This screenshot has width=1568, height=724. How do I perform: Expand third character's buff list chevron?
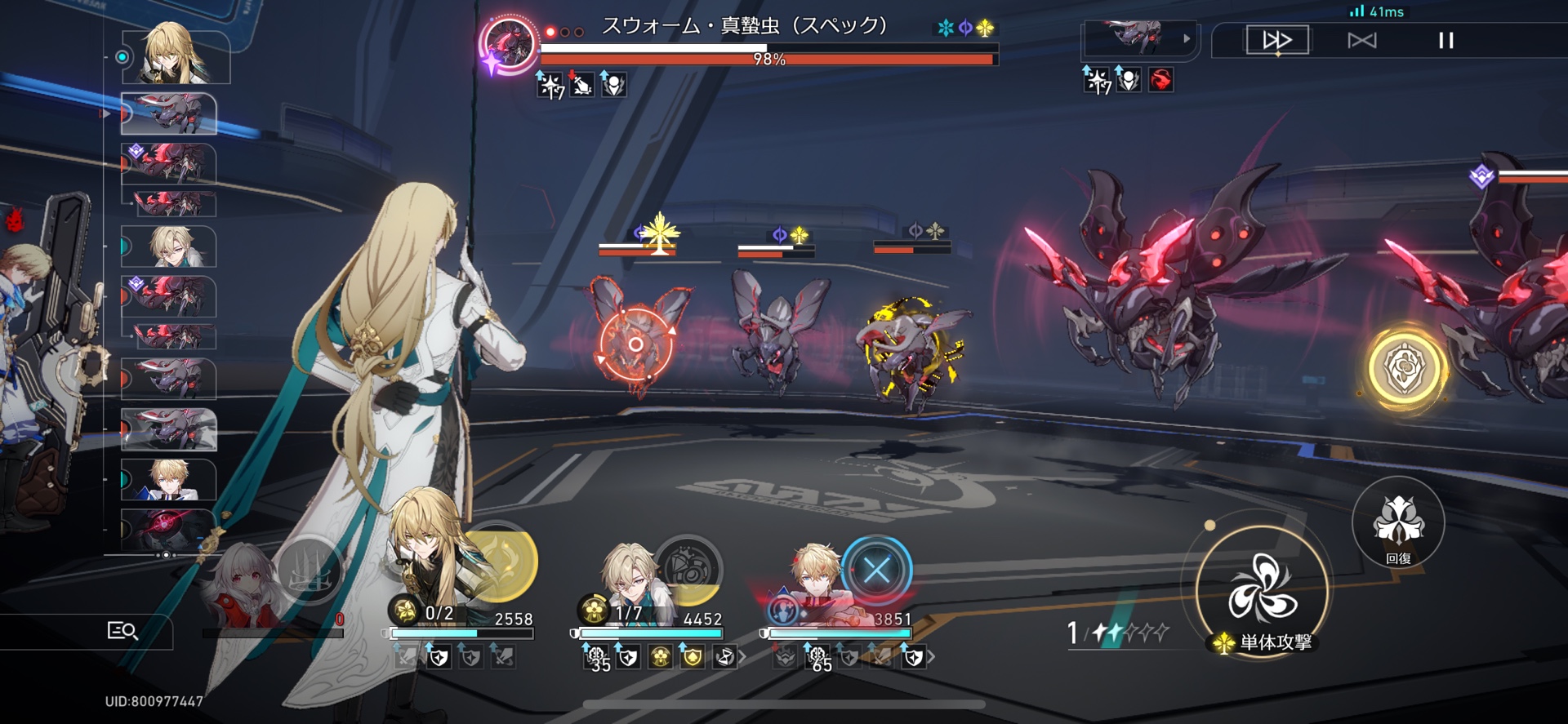coord(933,655)
